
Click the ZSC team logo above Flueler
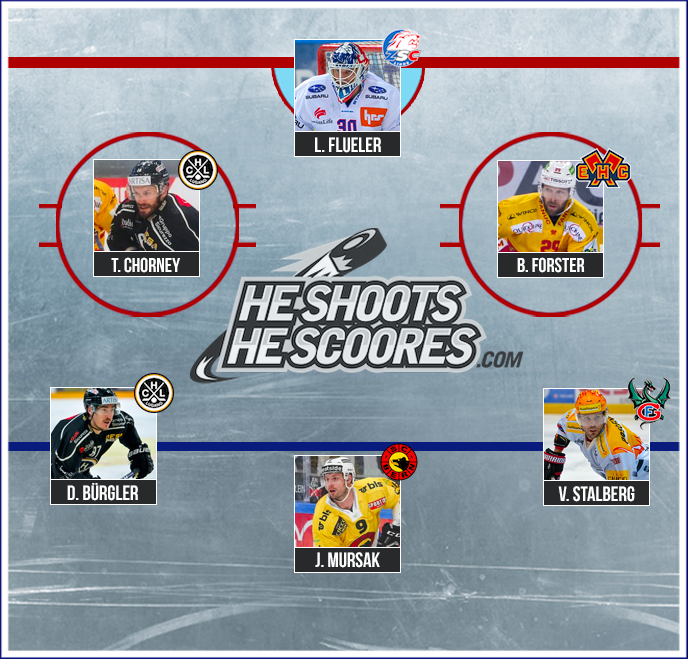pos(403,48)
